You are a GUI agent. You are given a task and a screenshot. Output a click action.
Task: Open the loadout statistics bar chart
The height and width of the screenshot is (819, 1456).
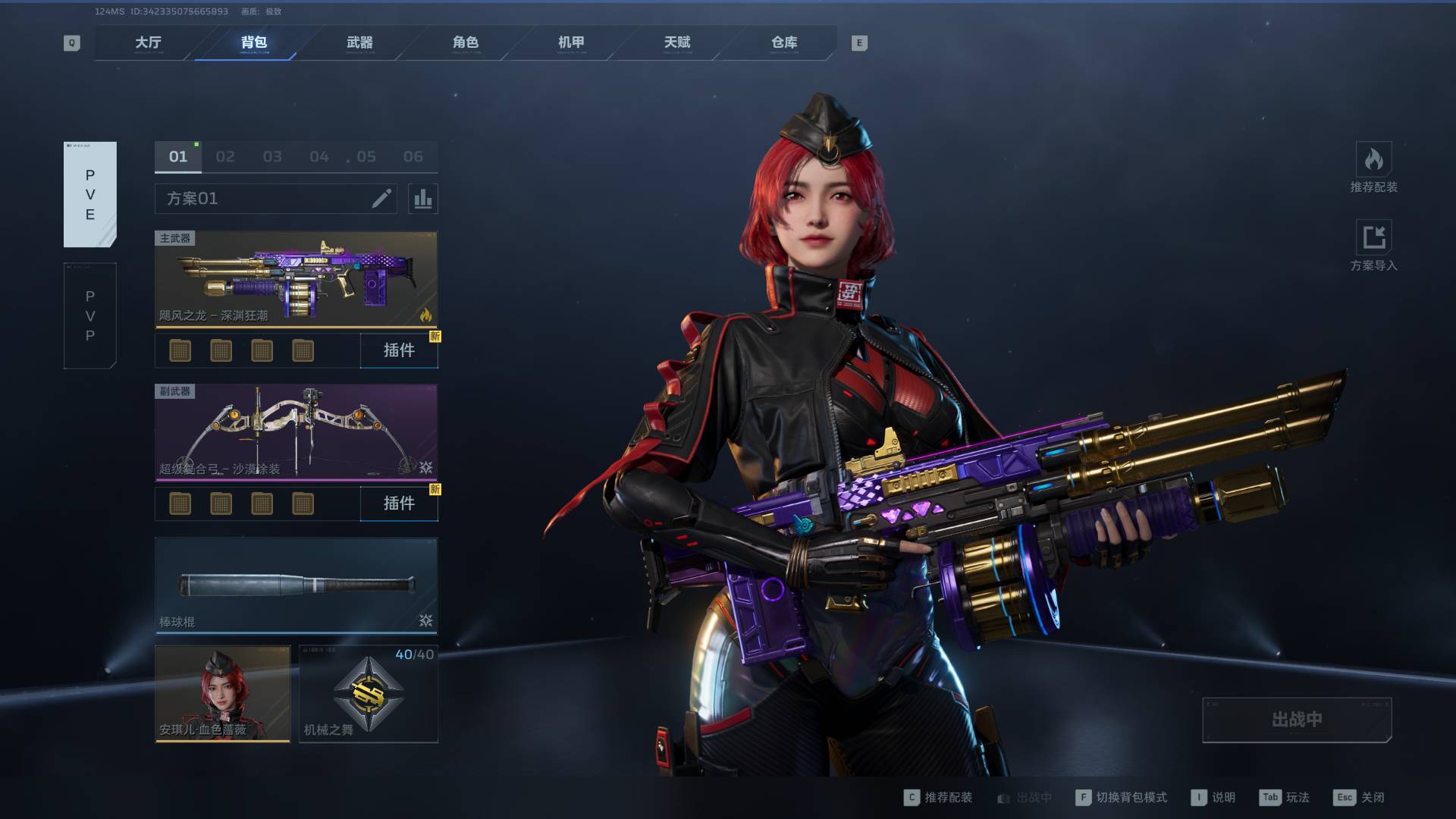[422, 199]
